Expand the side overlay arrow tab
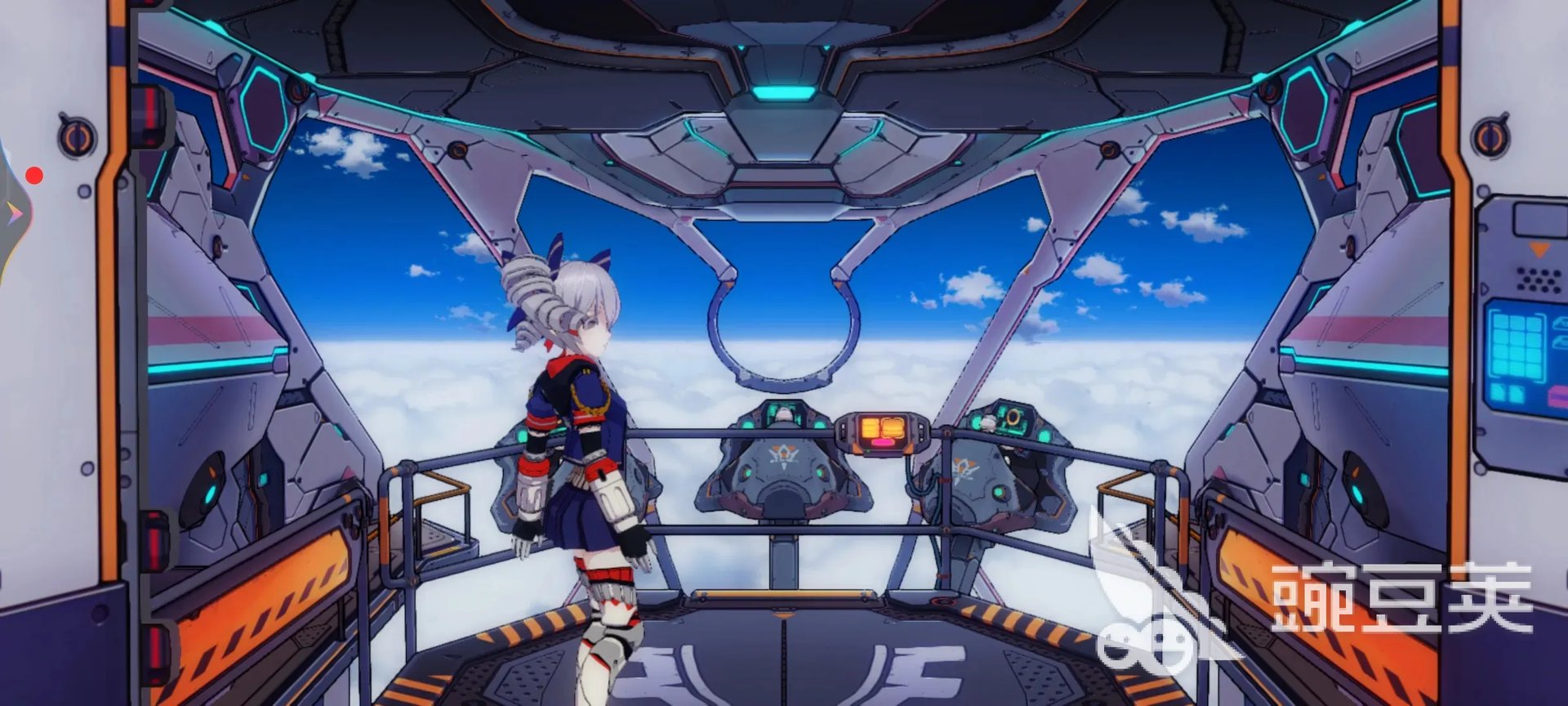1568x706 pixels. 14,214
